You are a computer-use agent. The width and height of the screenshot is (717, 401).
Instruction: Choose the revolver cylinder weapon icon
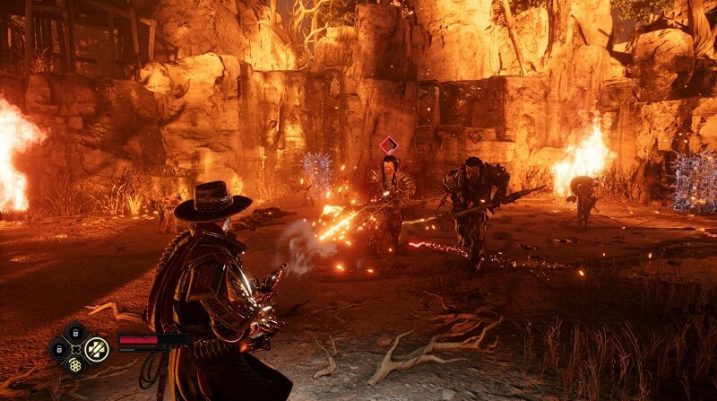pyautogui.click(x=76, y=366)
